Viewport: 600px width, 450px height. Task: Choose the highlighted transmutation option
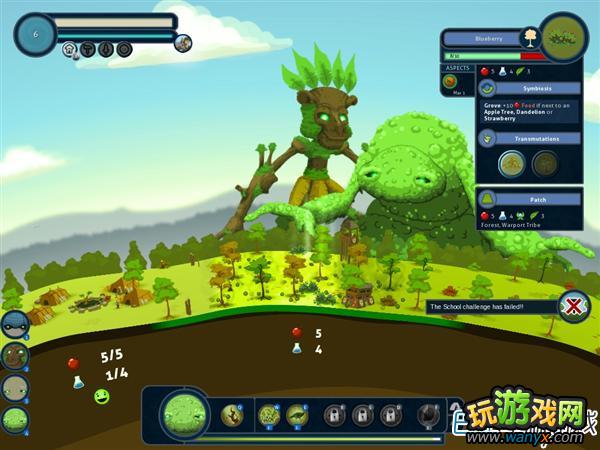(511, 162)
